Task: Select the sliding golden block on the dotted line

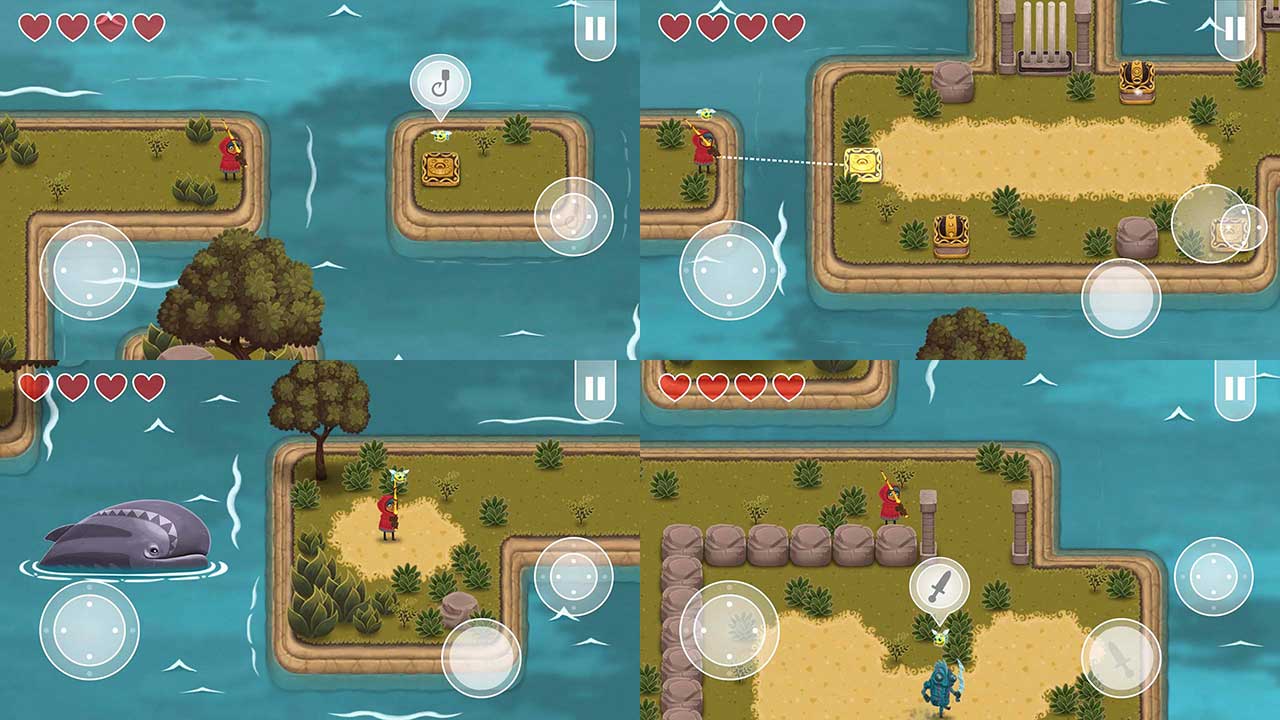Action: pyautogui.click(x=865, y=163)
